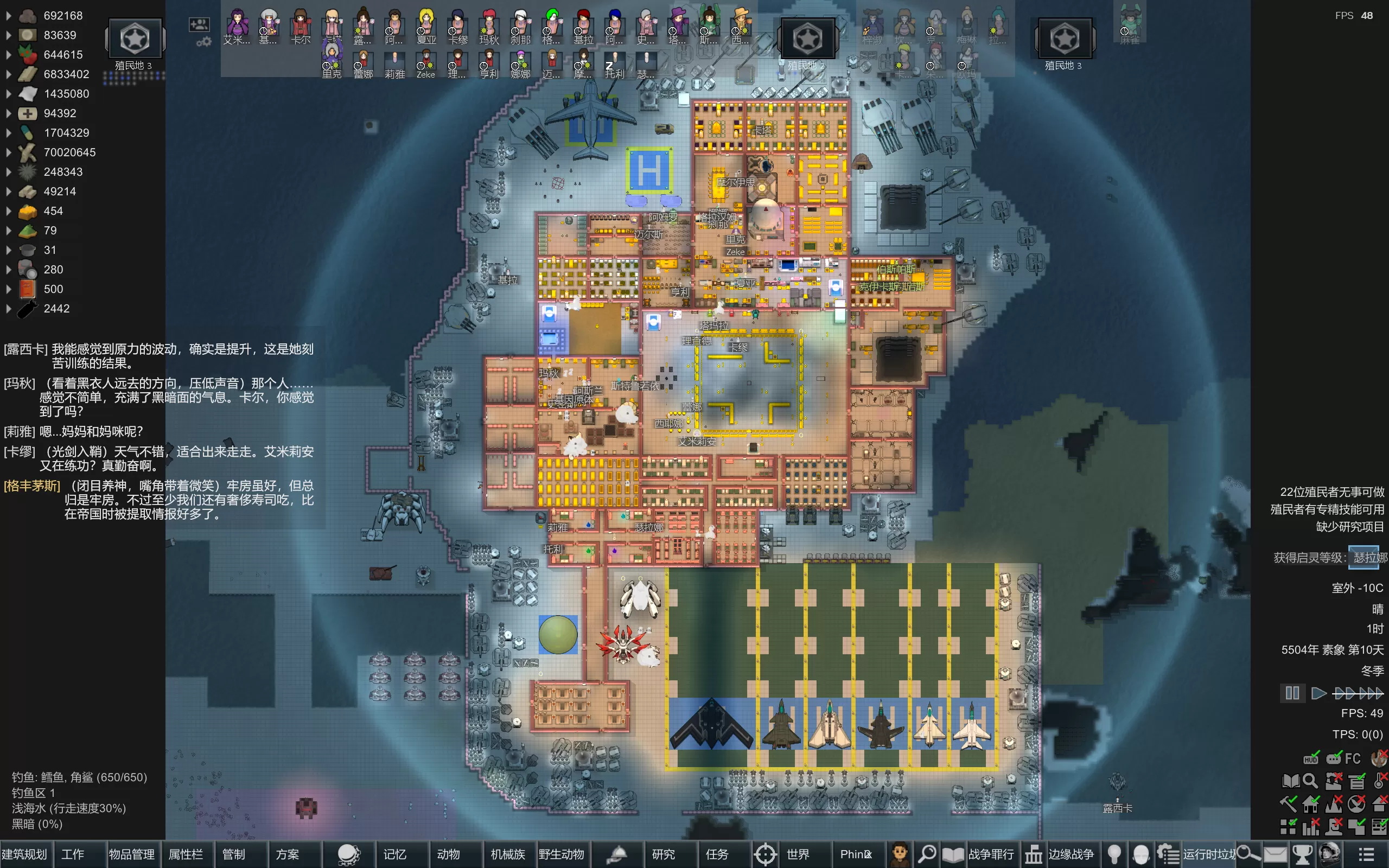Open the main menu list icon

(x=1367, y=854)
